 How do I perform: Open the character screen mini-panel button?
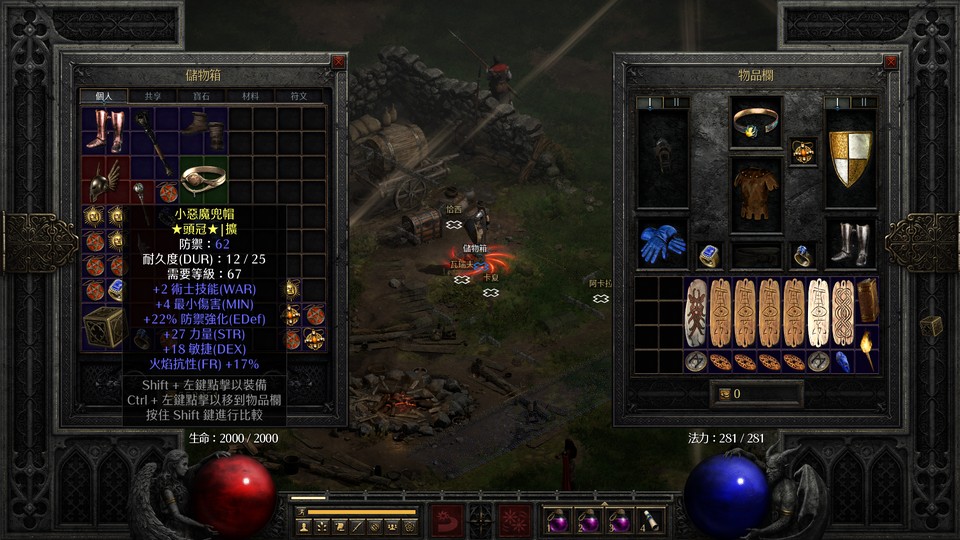tap(304, 525)
